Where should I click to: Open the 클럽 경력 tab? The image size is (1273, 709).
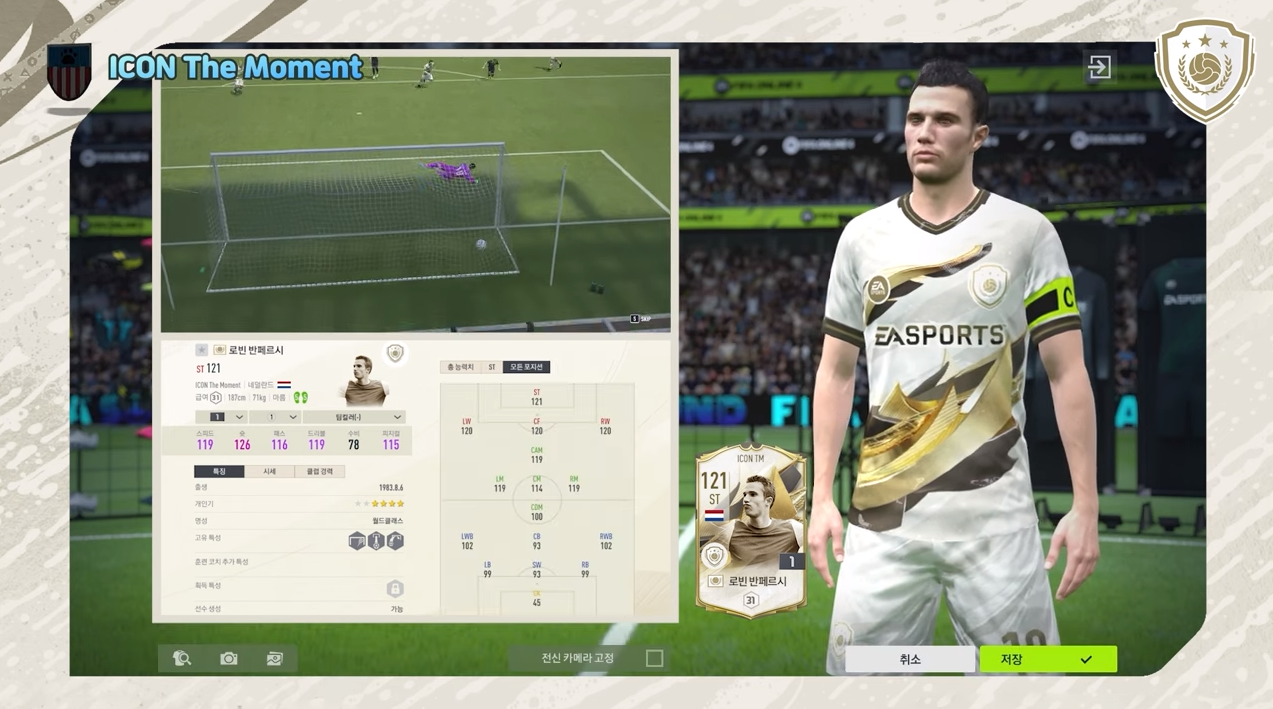(x=320, y=471)
